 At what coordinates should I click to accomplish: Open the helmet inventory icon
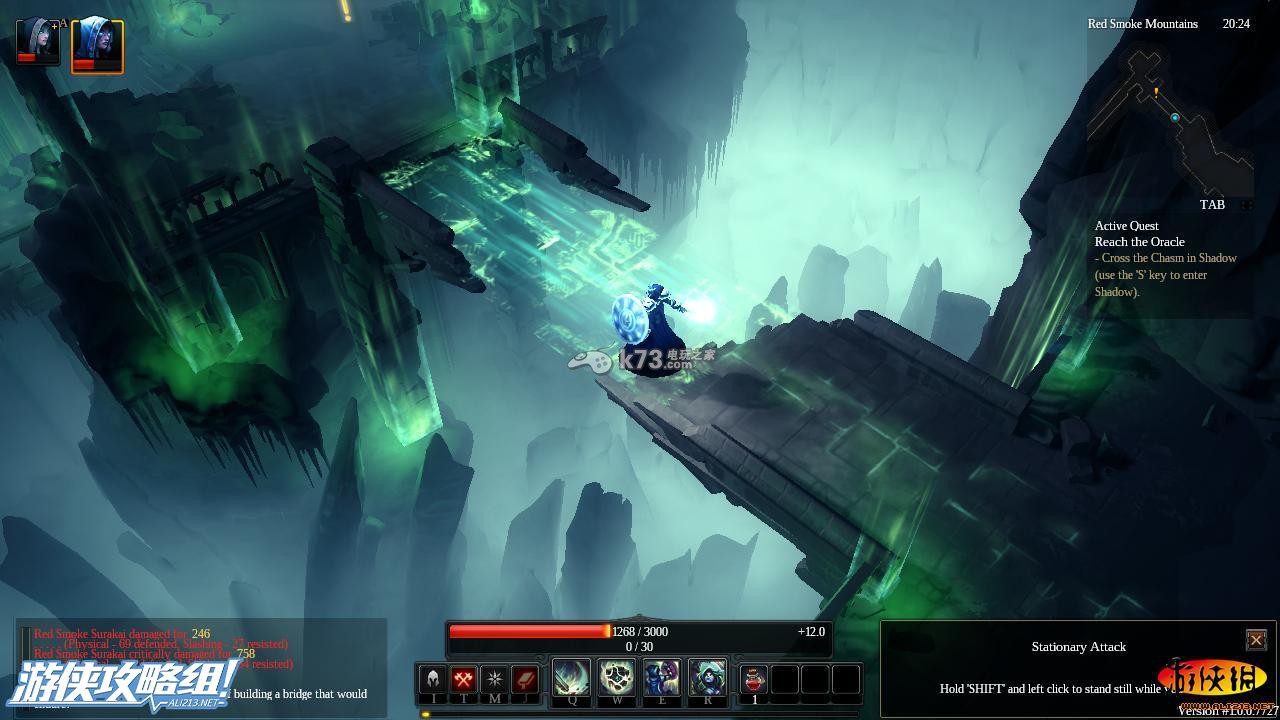click(433, 680)
